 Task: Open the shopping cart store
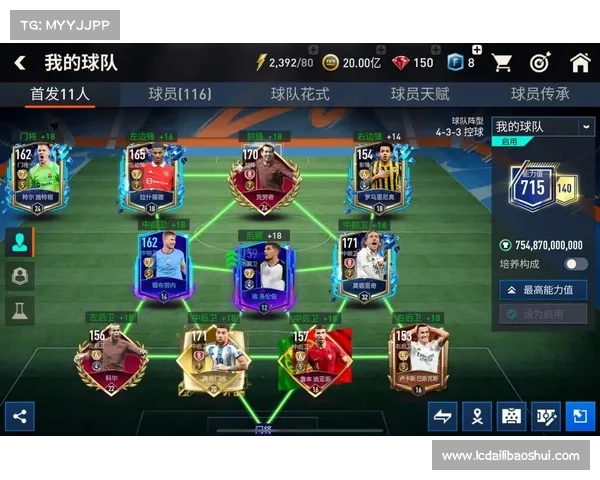pyautogui.click(x=502, y=63)
